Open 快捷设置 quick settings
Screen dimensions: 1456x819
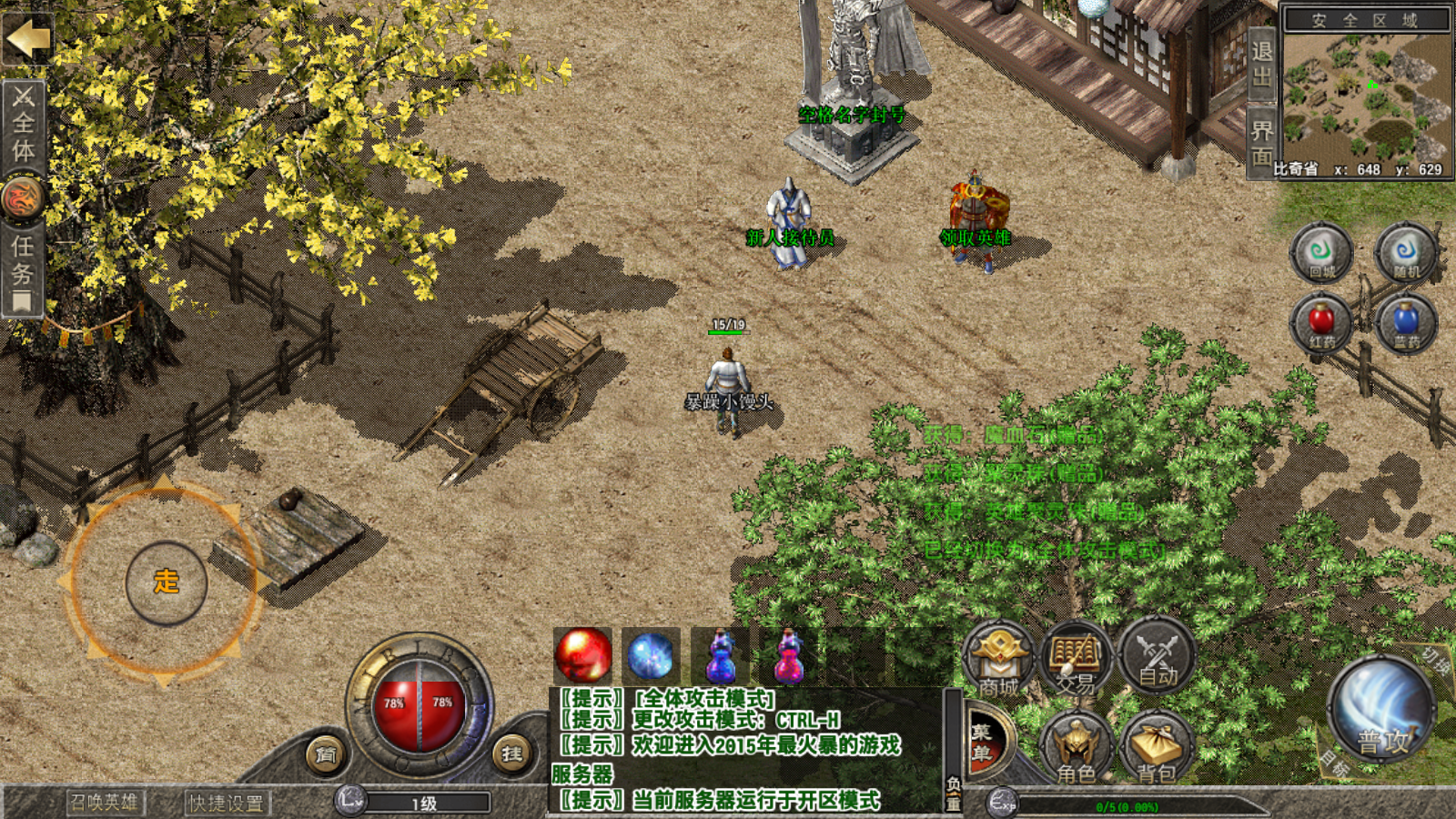coord(226,803)
